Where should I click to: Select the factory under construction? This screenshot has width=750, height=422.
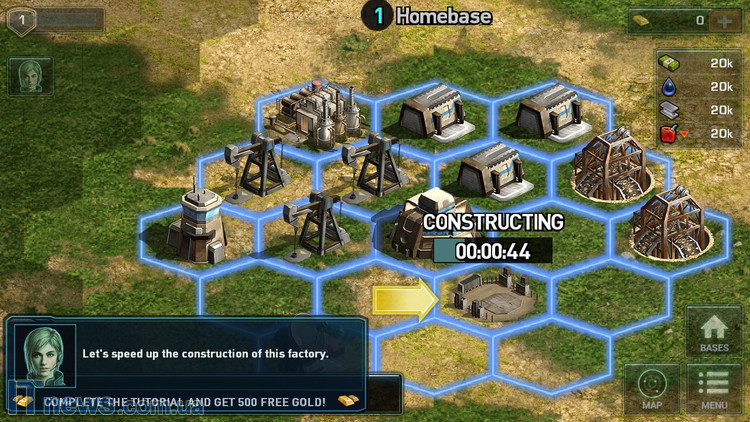489,293
